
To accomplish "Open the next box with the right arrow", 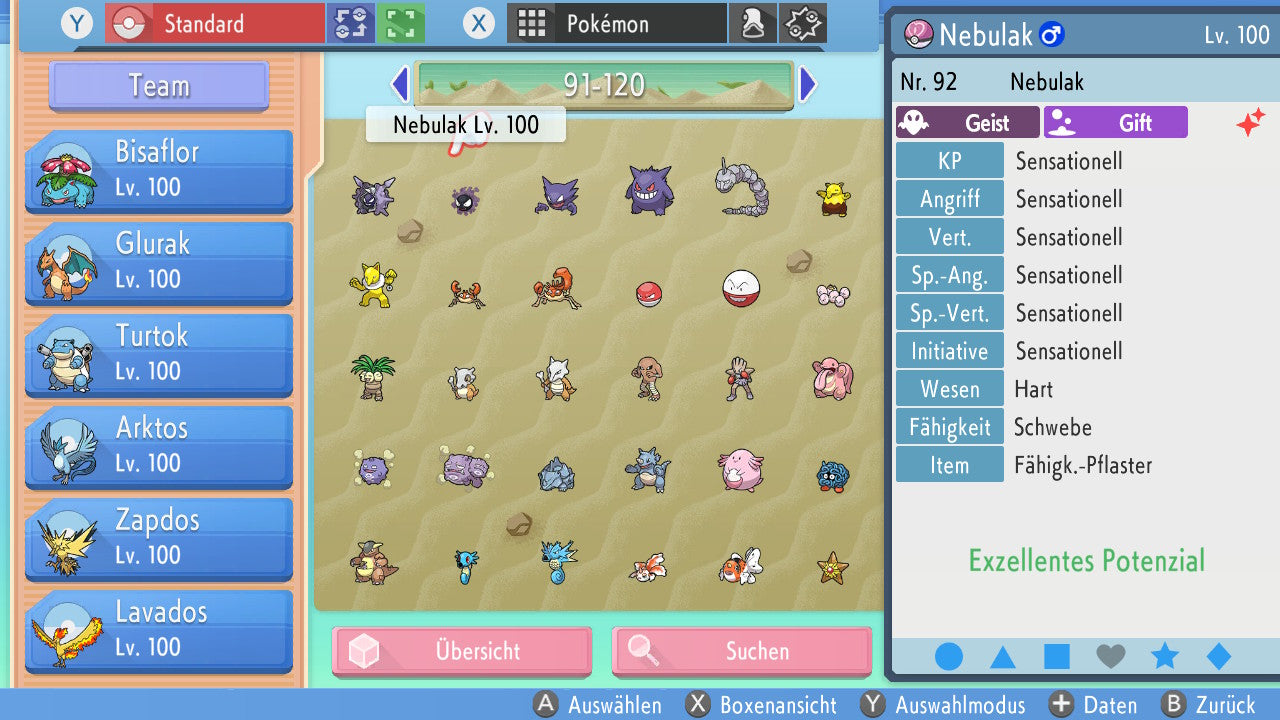I will tap(806, 86).
